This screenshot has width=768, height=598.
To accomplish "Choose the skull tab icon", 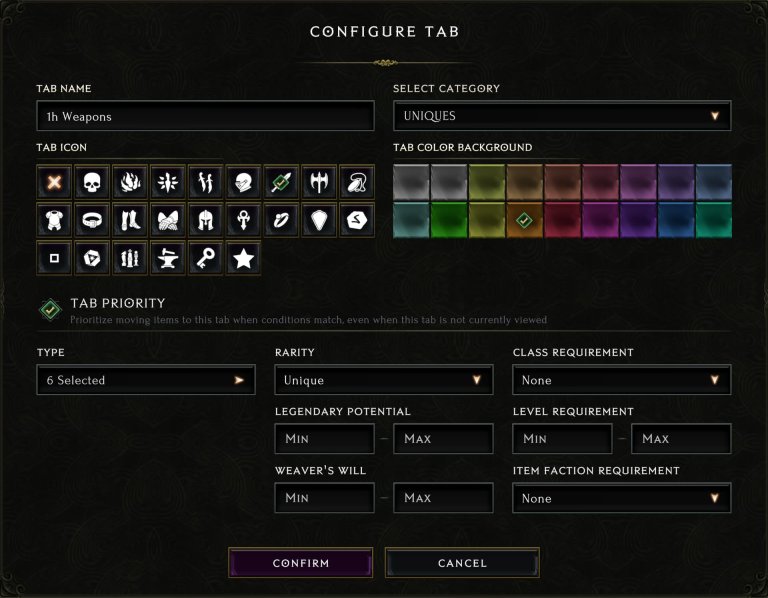I will (93, 184).
